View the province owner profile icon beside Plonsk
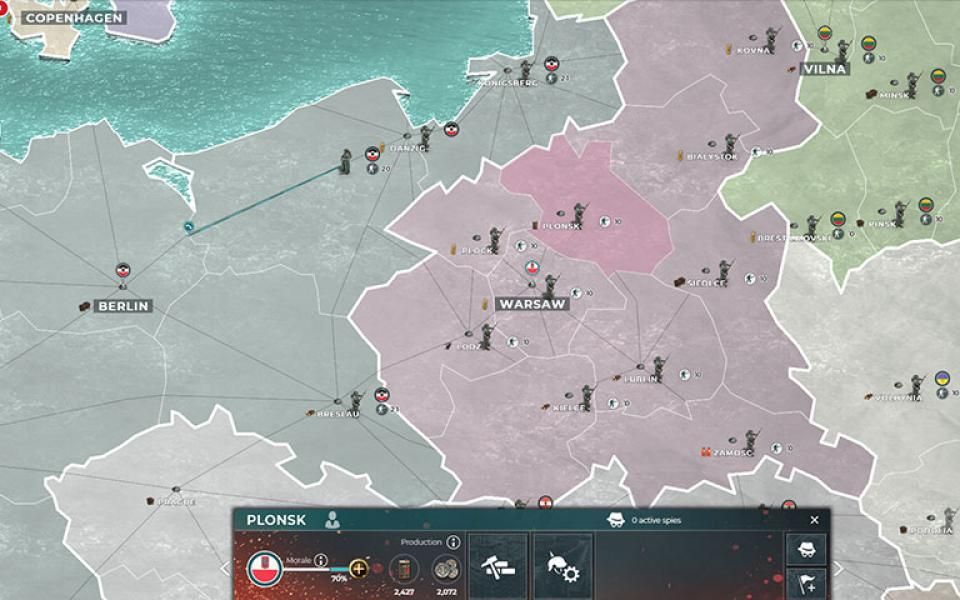 click(x=332, y=520)
